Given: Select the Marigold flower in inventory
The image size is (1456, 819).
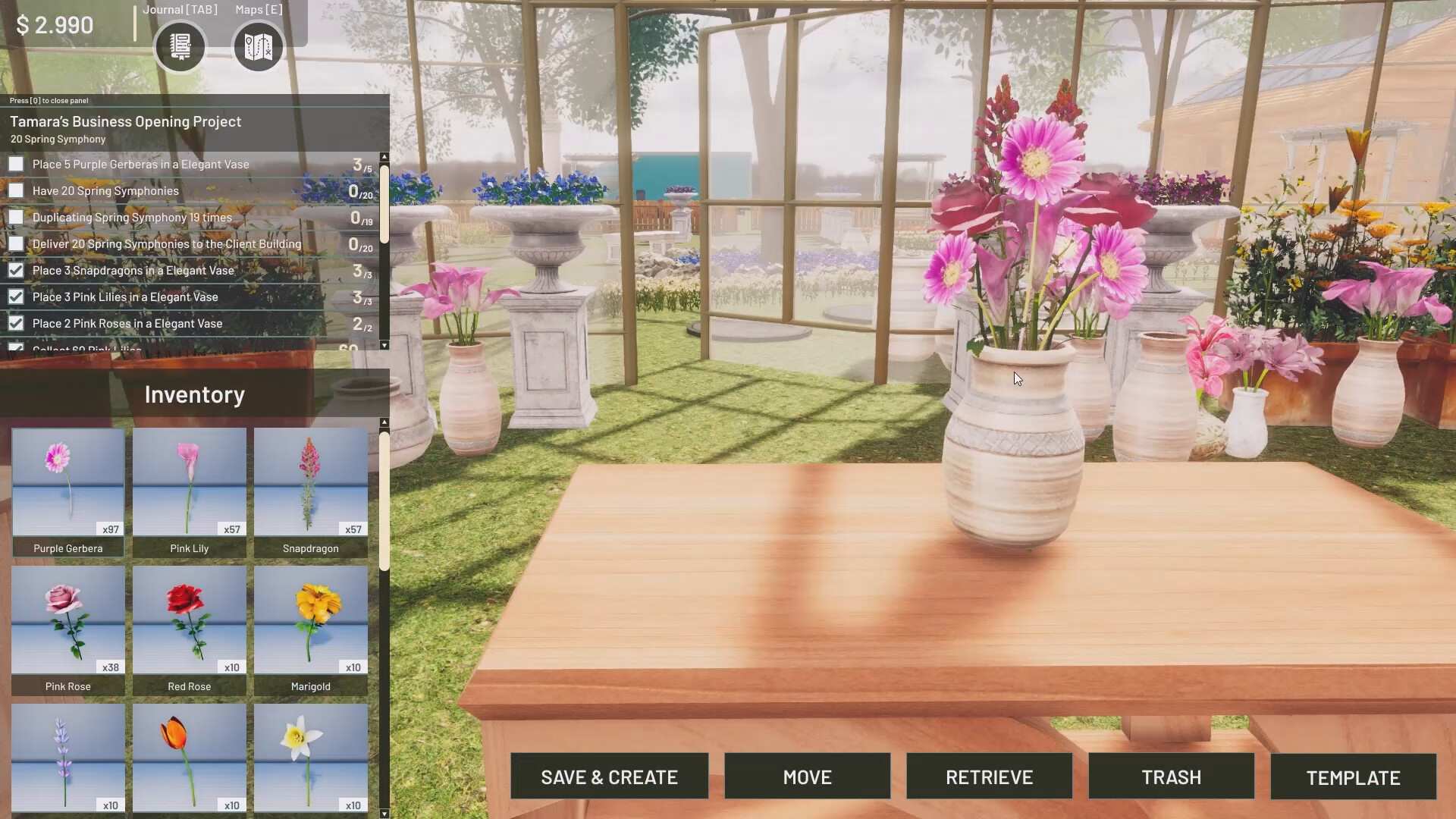Looking at the screenshot, I should click(310, 623).
